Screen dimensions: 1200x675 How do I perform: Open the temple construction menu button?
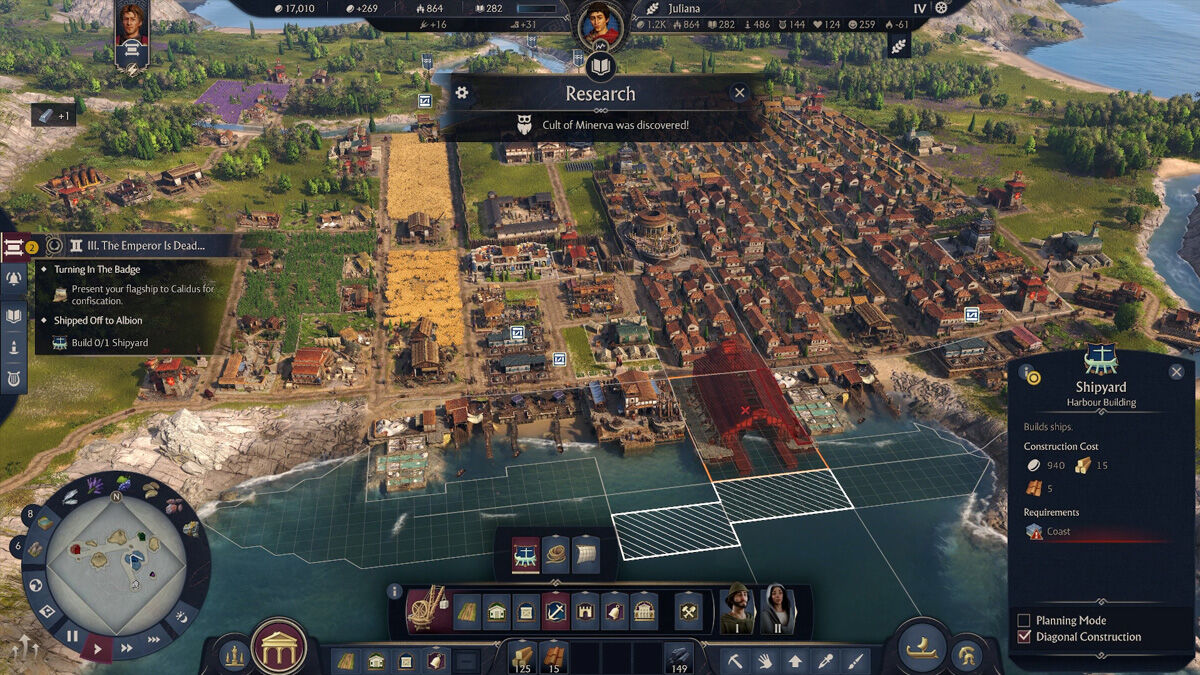279,648
